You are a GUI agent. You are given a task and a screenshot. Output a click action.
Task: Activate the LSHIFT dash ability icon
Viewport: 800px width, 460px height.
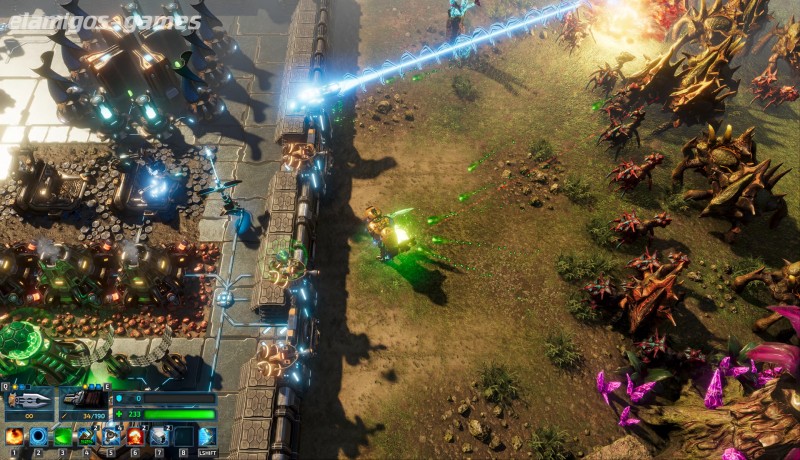(x=207, y=436)
